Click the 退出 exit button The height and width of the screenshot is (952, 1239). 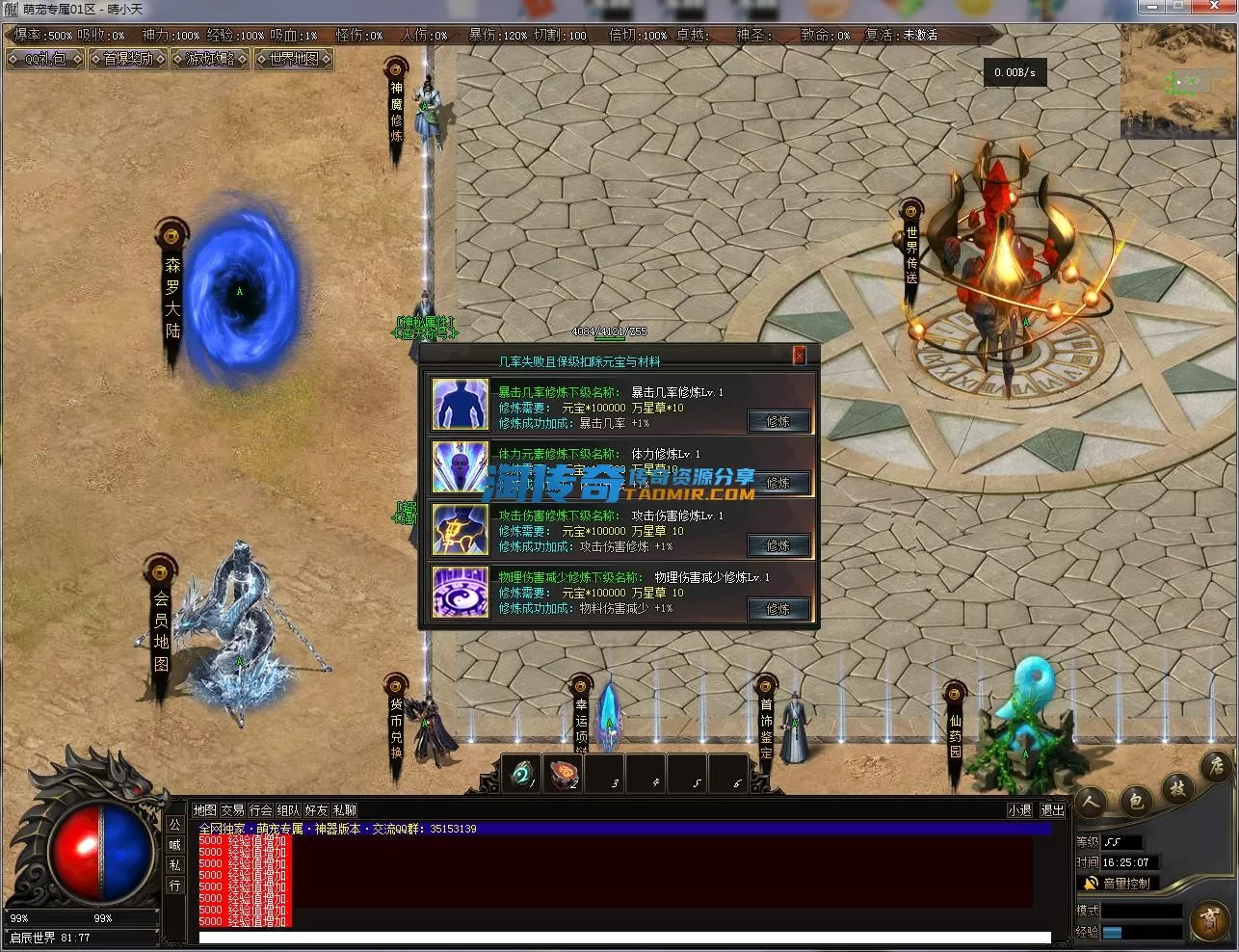tap(1052, 810)
